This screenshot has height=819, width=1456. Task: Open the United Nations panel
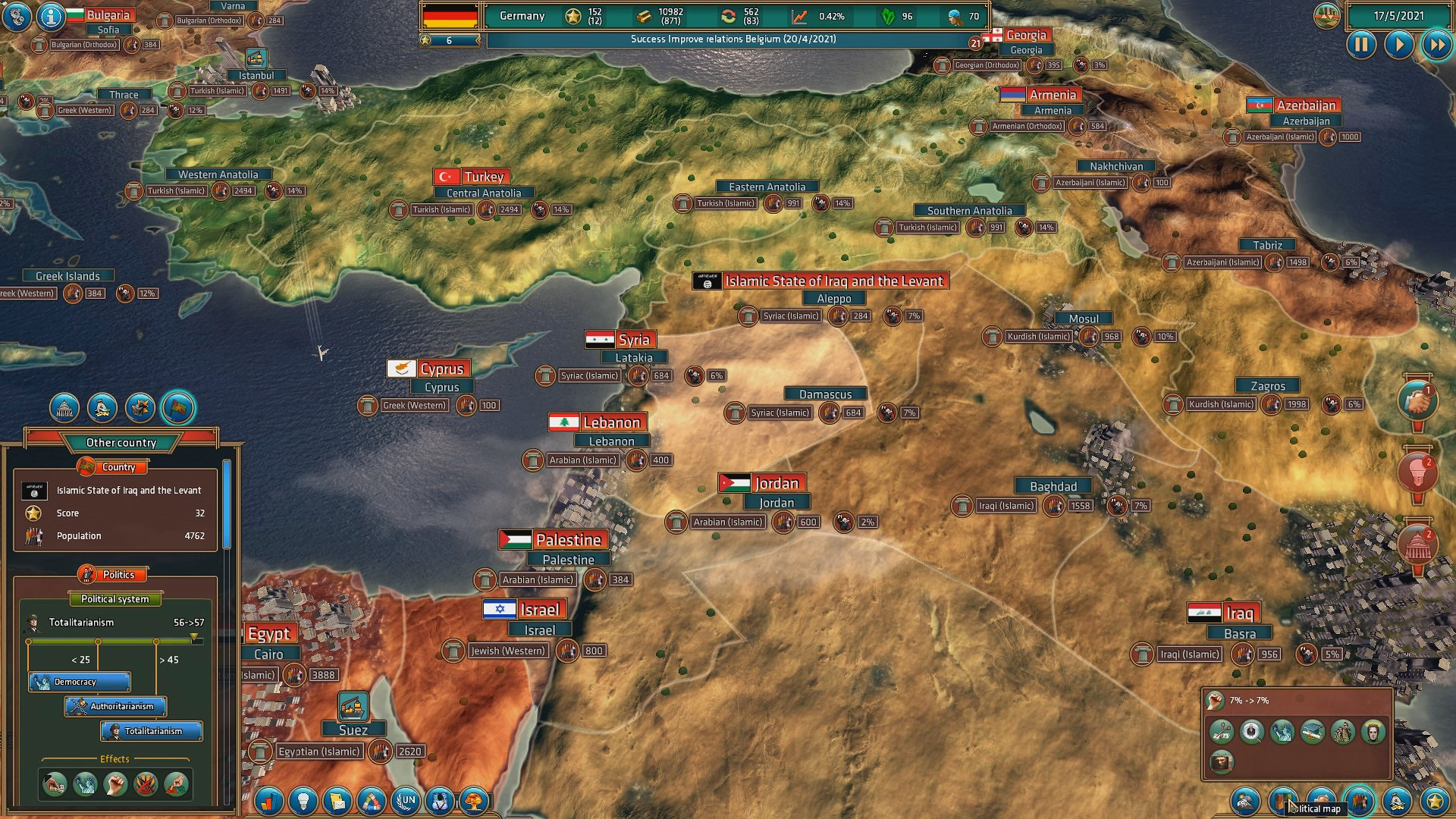pos(405,801)
